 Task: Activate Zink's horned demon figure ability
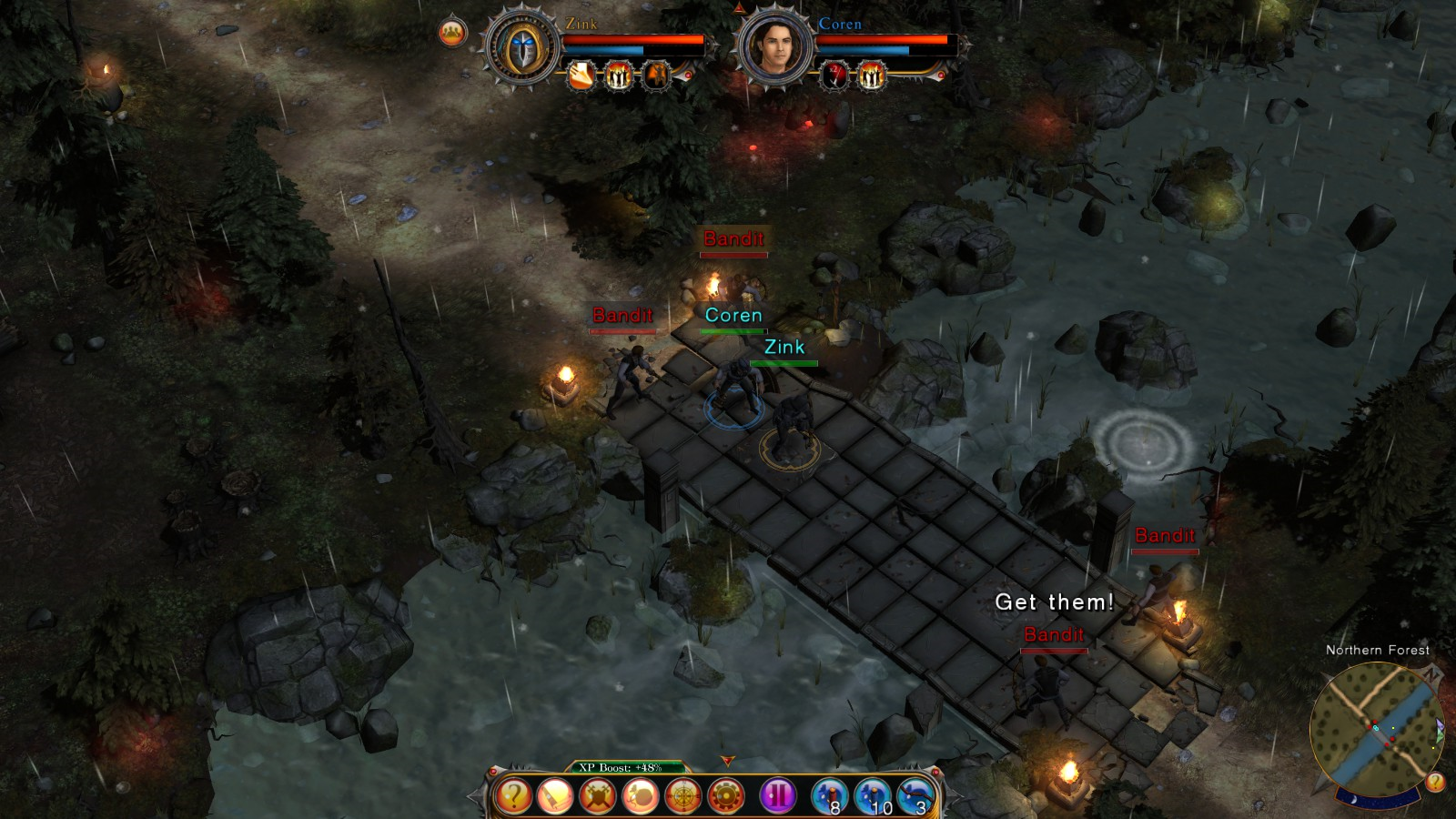point(657,76)
